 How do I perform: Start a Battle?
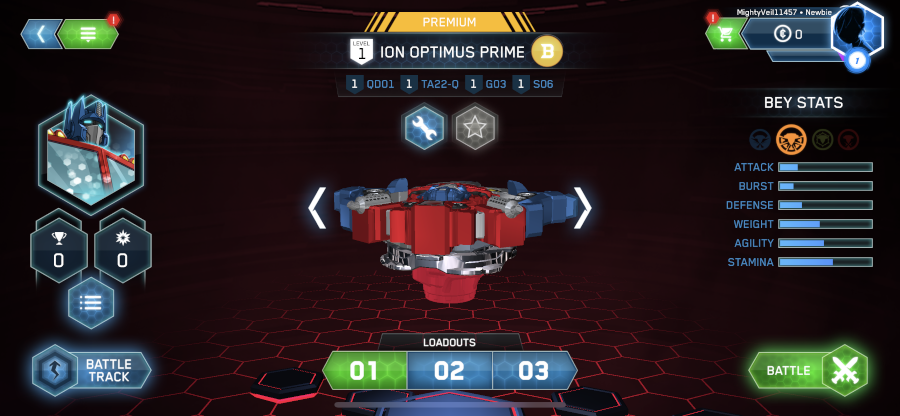tap(808, 371)
